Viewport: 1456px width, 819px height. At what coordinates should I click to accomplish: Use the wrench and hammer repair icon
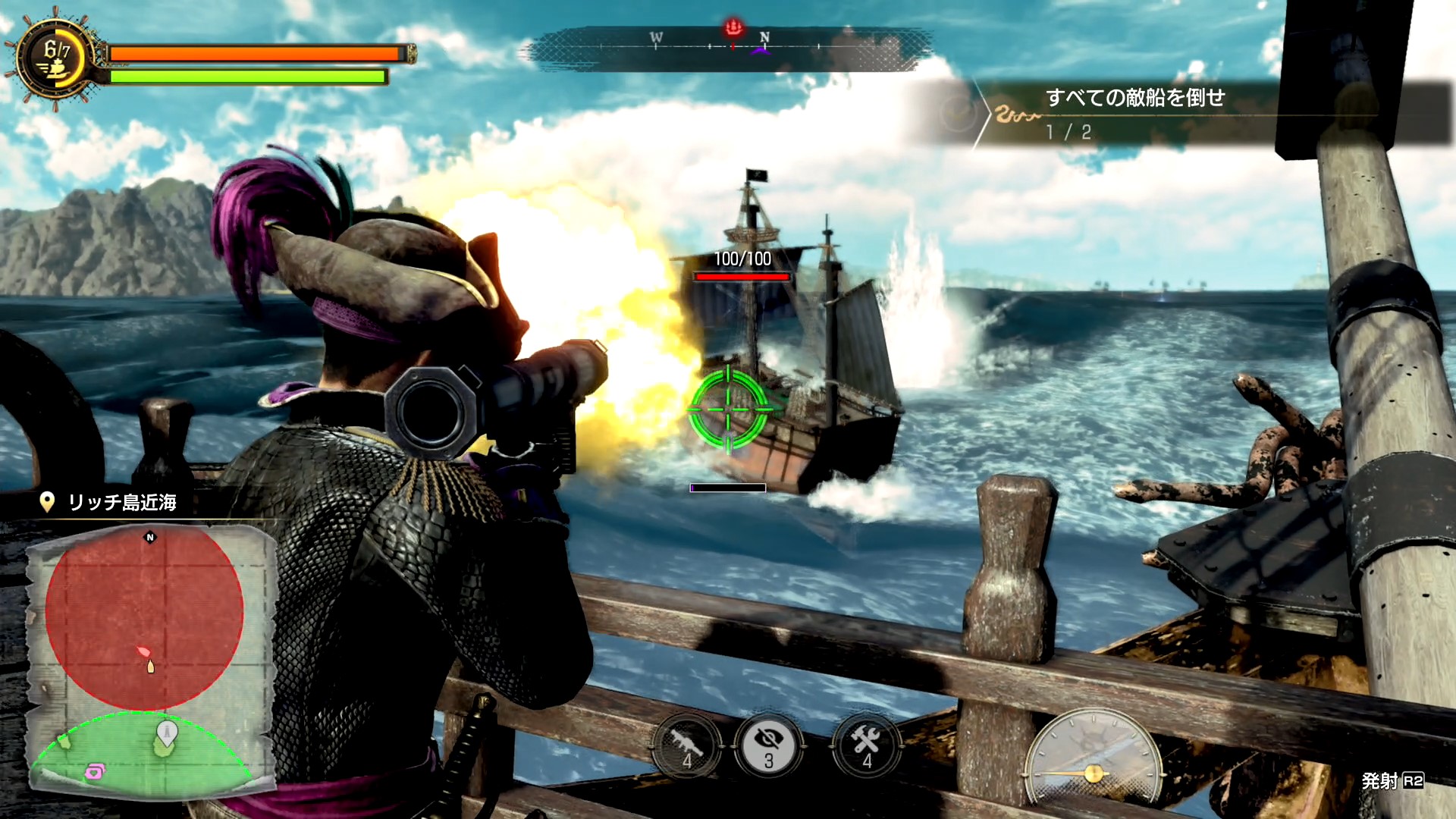865,746
